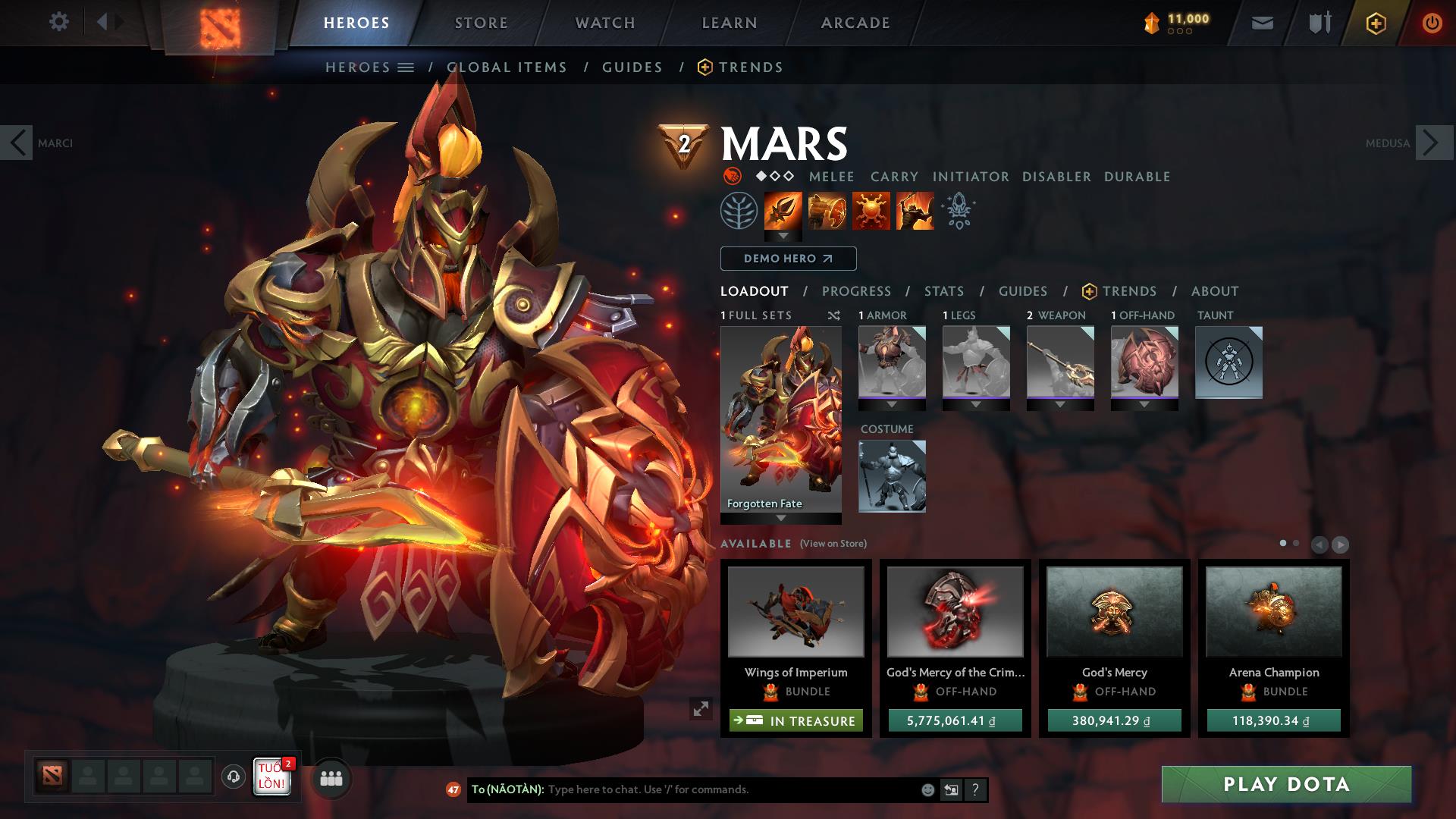Click the loadout shuffle icon
This screenshot has width=1456, height=819.
pyautogui.click(x=834, y=315)
